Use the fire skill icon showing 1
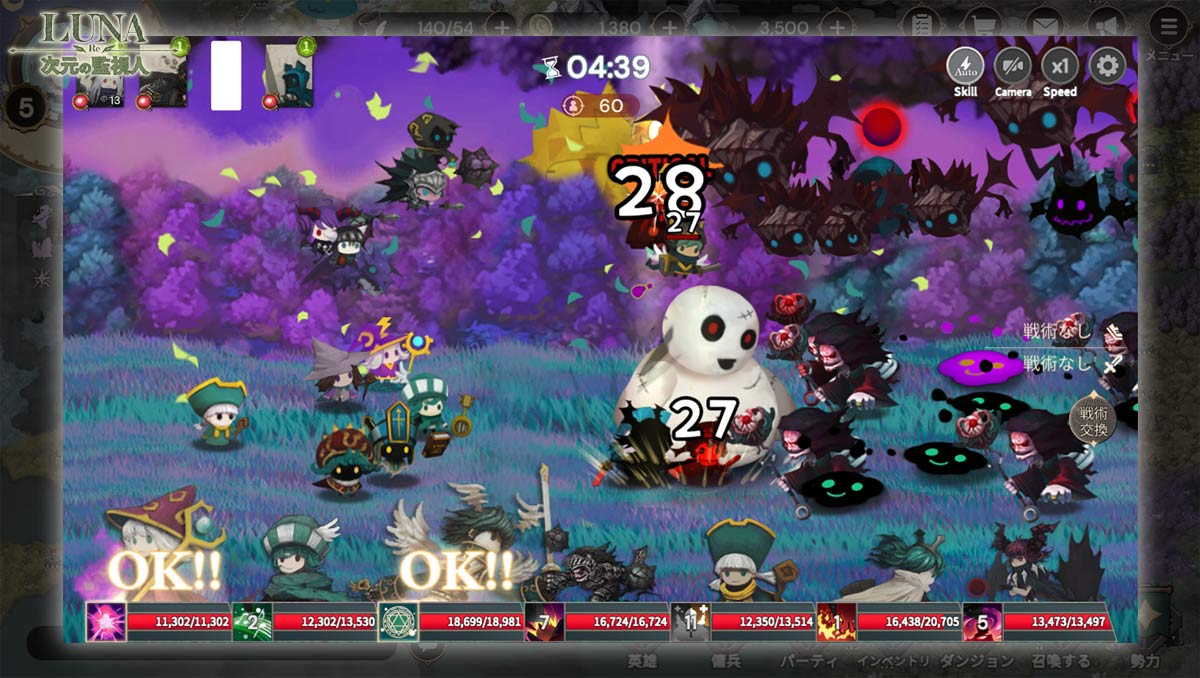This screenshot has width=1200, height=678. click(x=836, y=621)
